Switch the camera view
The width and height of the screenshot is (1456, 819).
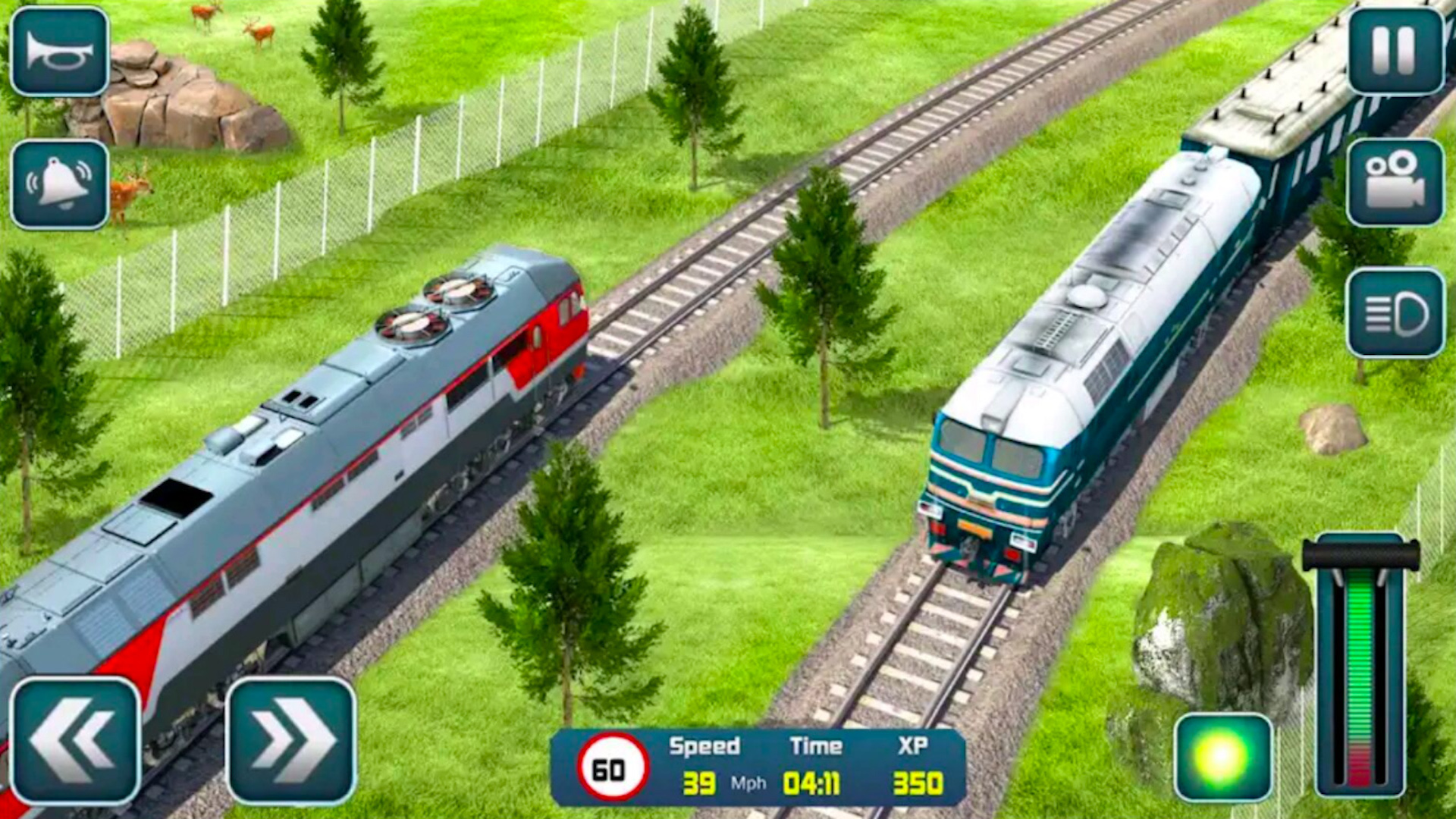[1395, 183]
